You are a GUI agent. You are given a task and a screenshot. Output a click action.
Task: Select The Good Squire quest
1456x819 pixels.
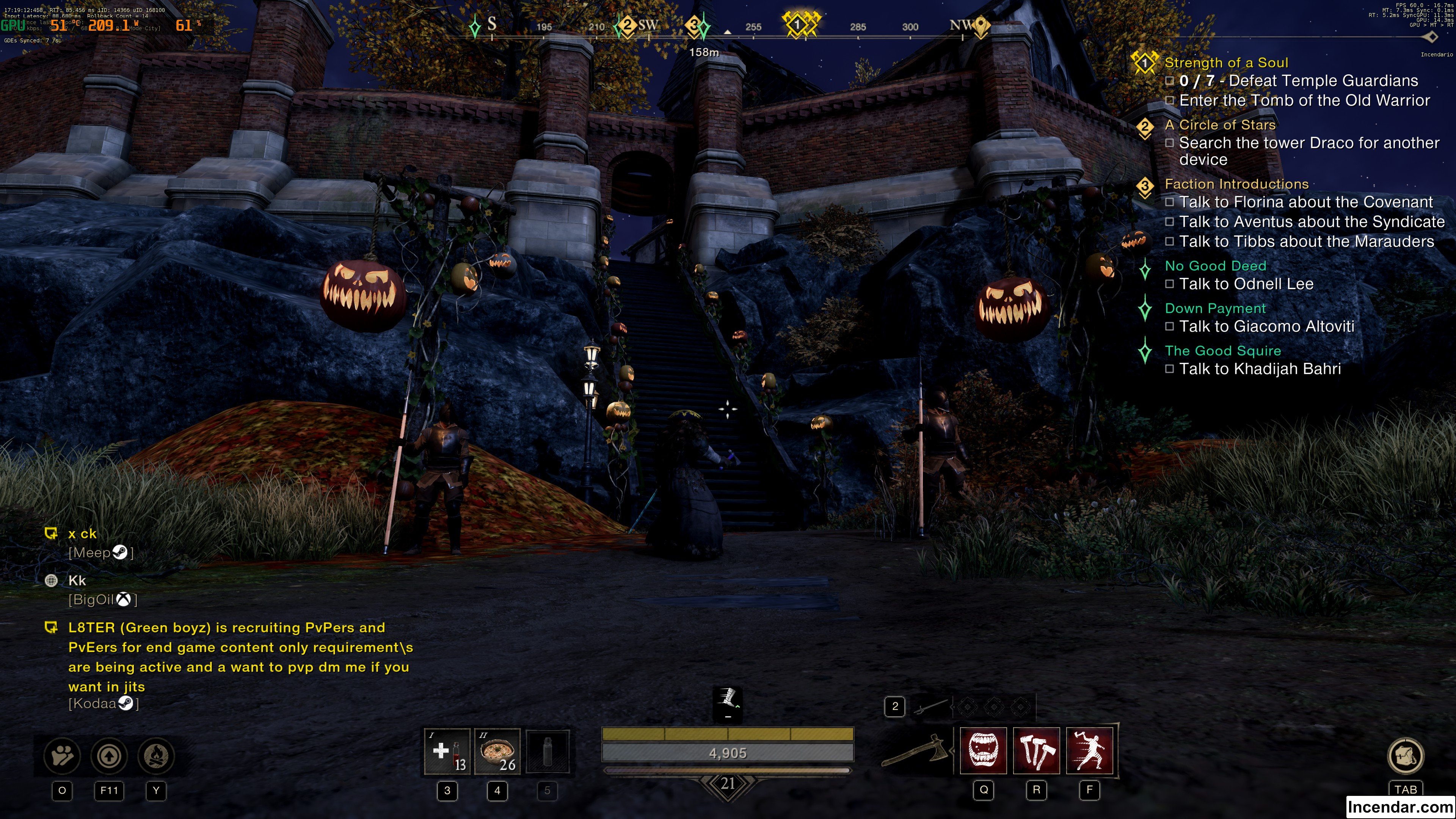coord(1222,351)
